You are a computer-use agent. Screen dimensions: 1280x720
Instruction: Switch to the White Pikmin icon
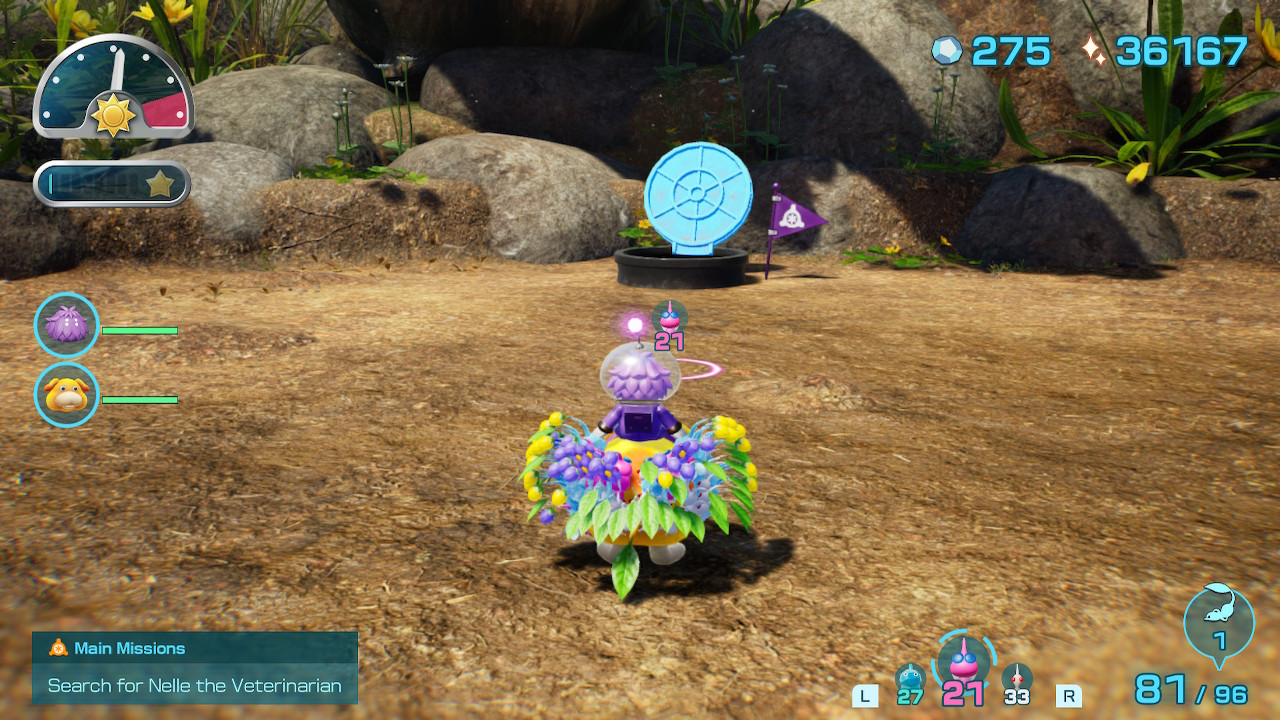click(x=1016, y=679)
